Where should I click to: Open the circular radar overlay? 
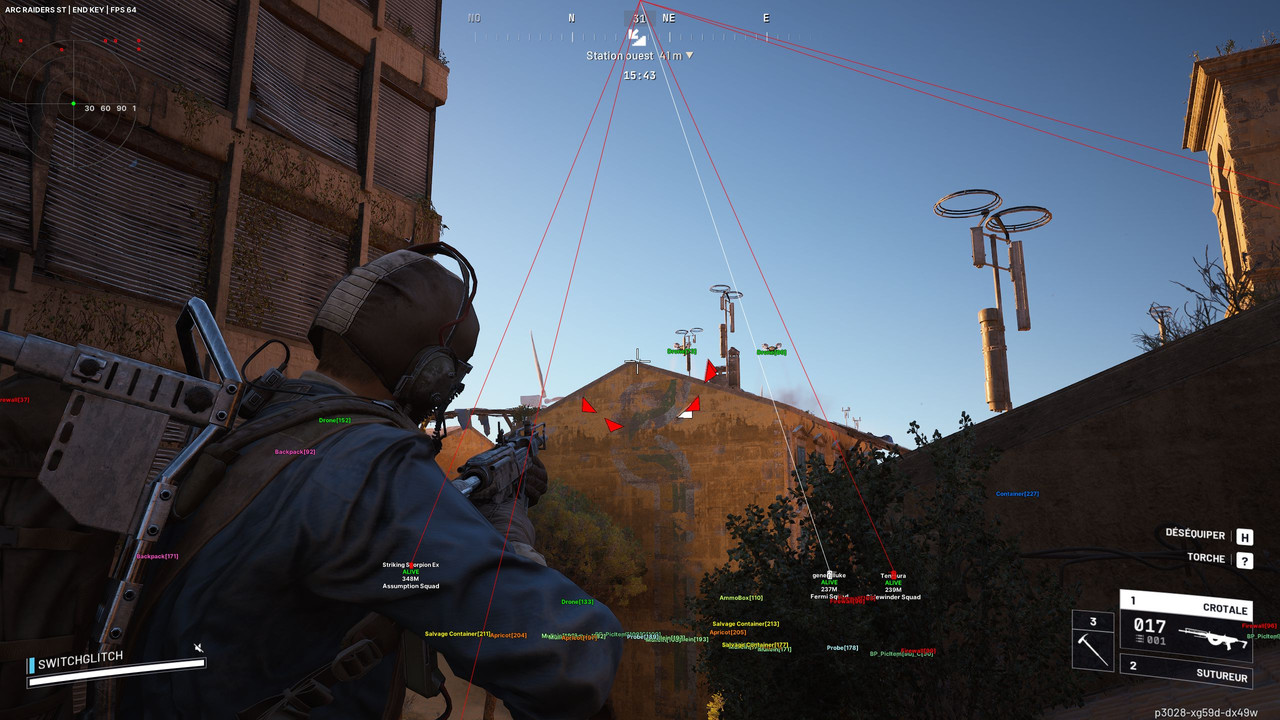point(73,103)
